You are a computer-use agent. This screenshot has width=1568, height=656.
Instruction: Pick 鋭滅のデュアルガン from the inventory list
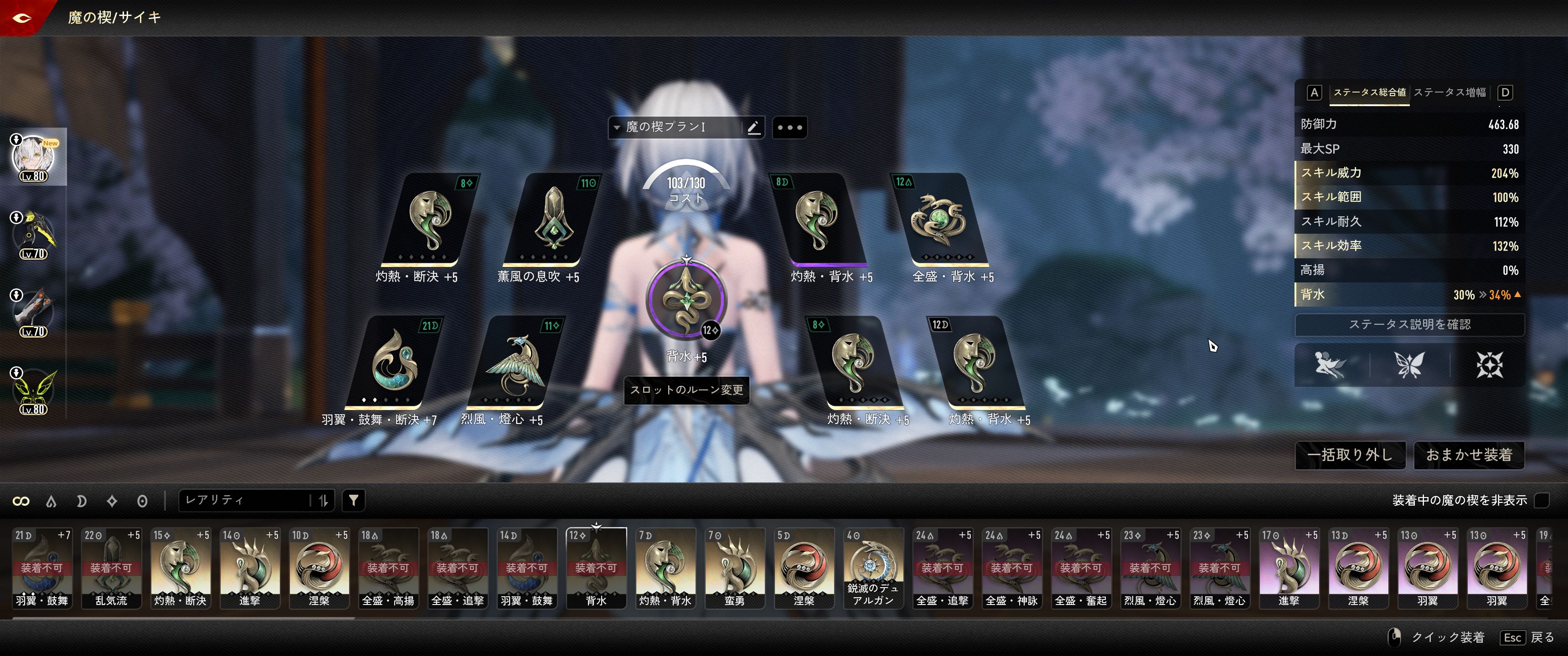(x=872, y=568)
